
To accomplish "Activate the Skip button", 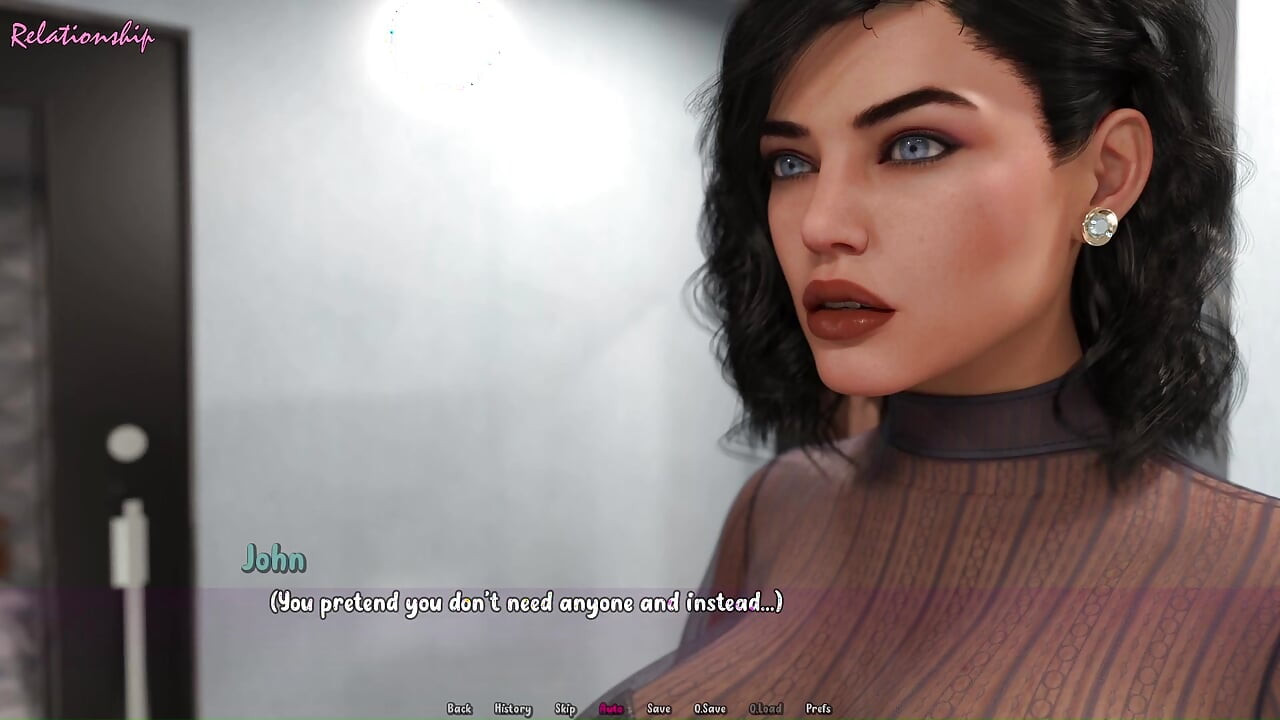I will click(x=565, y=709).
